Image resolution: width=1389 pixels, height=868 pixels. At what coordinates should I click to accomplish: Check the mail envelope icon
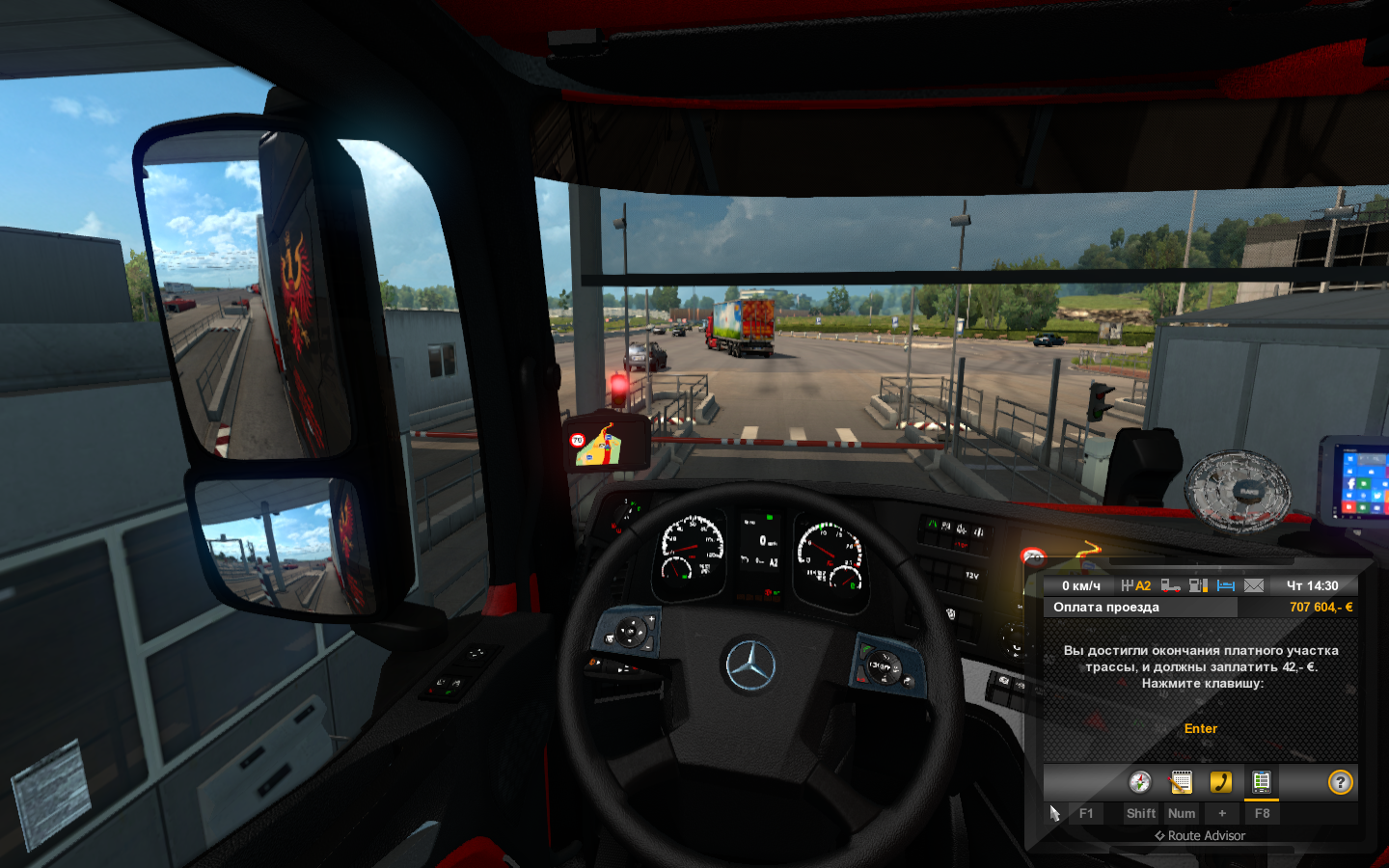(1254, 585)
